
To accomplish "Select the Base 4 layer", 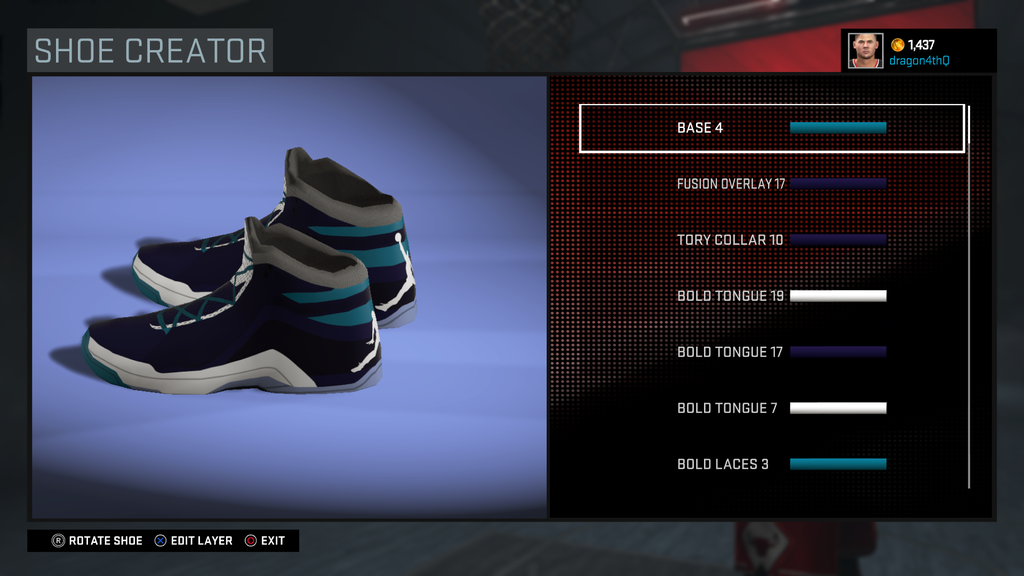I will click(x=771, y=128).
